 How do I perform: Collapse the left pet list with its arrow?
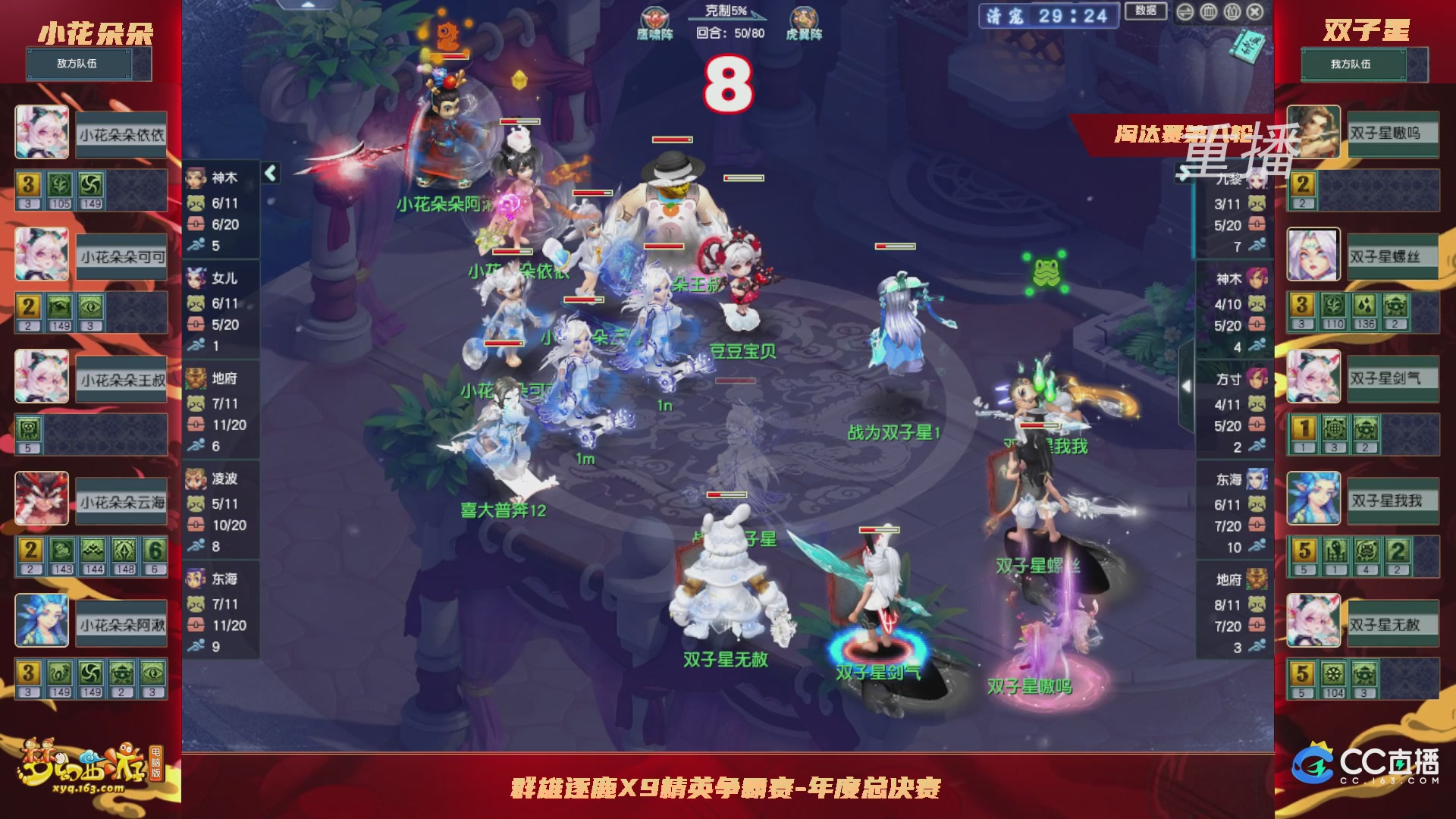pos(269,172)
